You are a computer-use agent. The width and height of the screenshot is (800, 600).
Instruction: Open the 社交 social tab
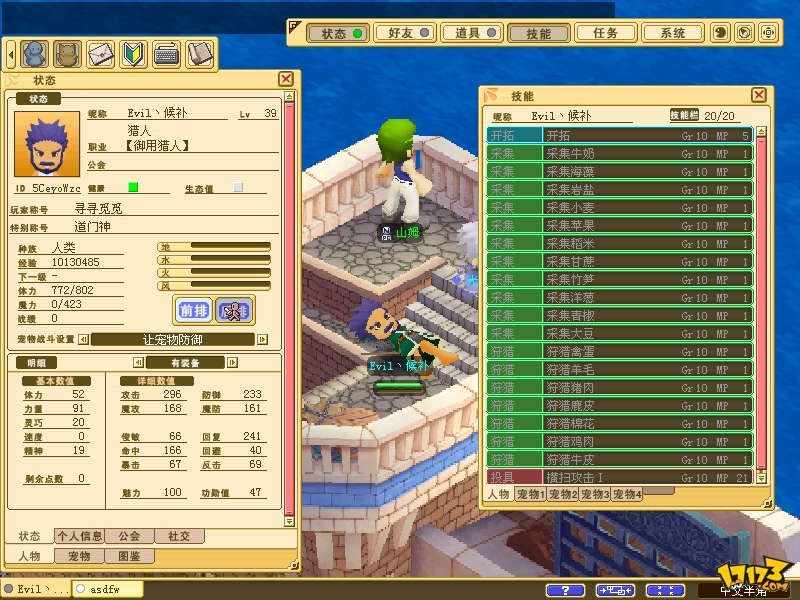coord(178,536)
